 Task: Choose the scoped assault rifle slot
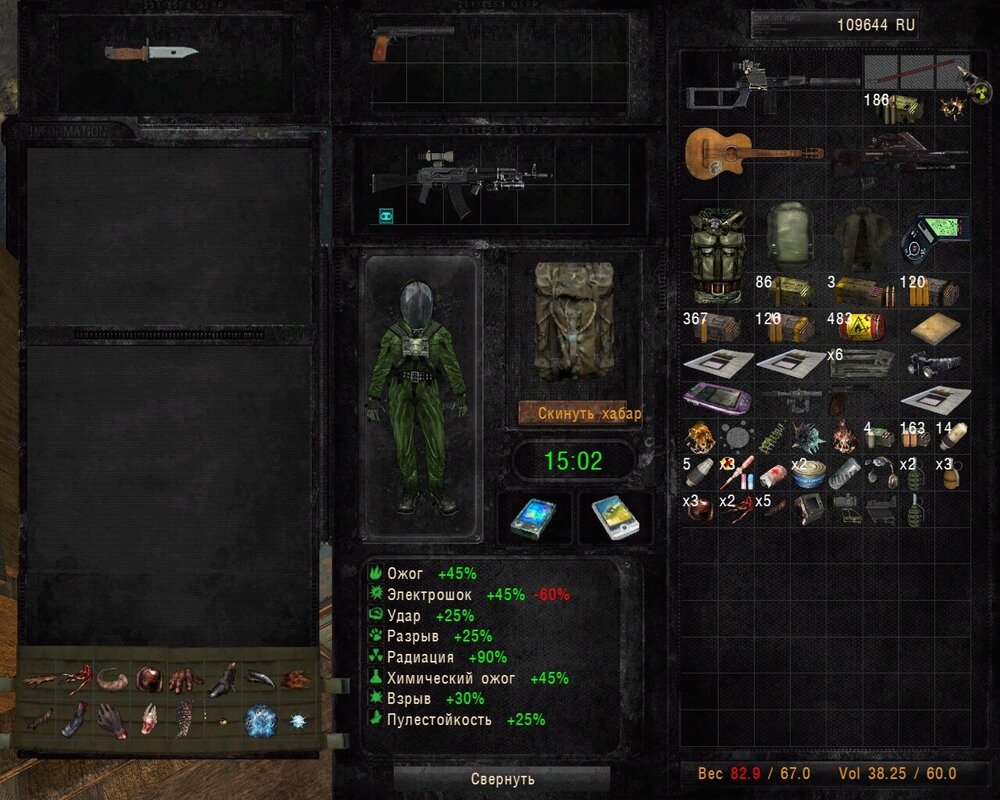point(459,178)
